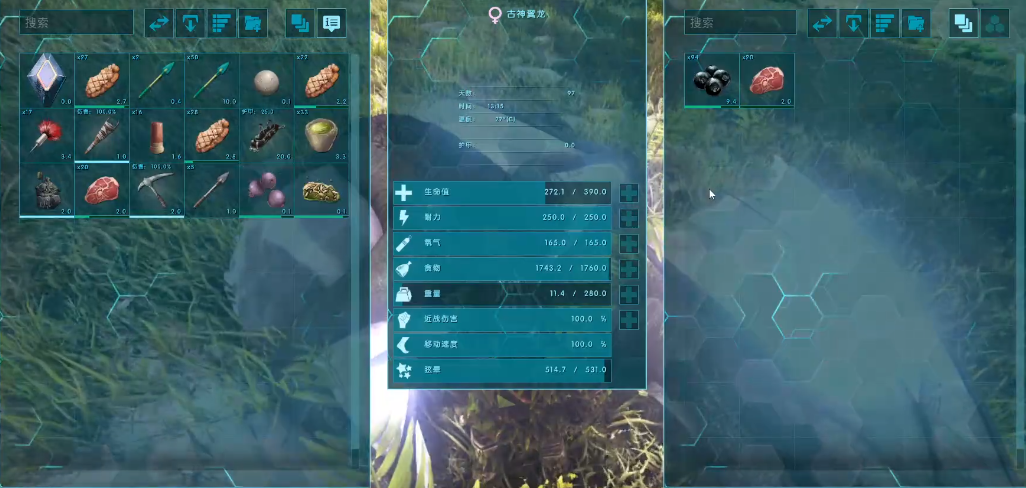Image resolution: width=1026 pixels, height=488 pixels.
Task: Select the implant diamond item slot
Action: (46, 80)
